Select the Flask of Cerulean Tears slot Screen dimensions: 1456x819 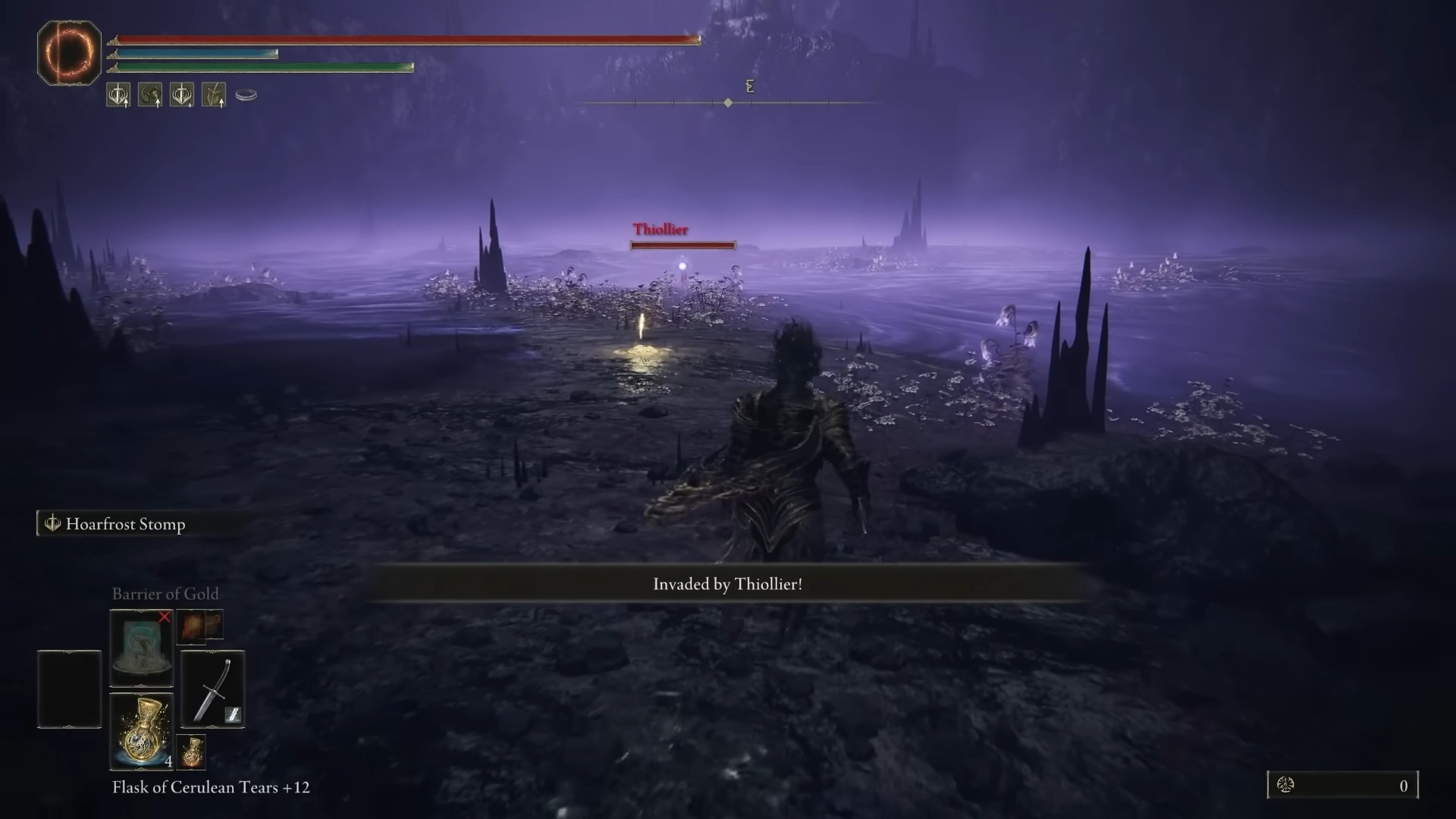[x=142, y=731]
